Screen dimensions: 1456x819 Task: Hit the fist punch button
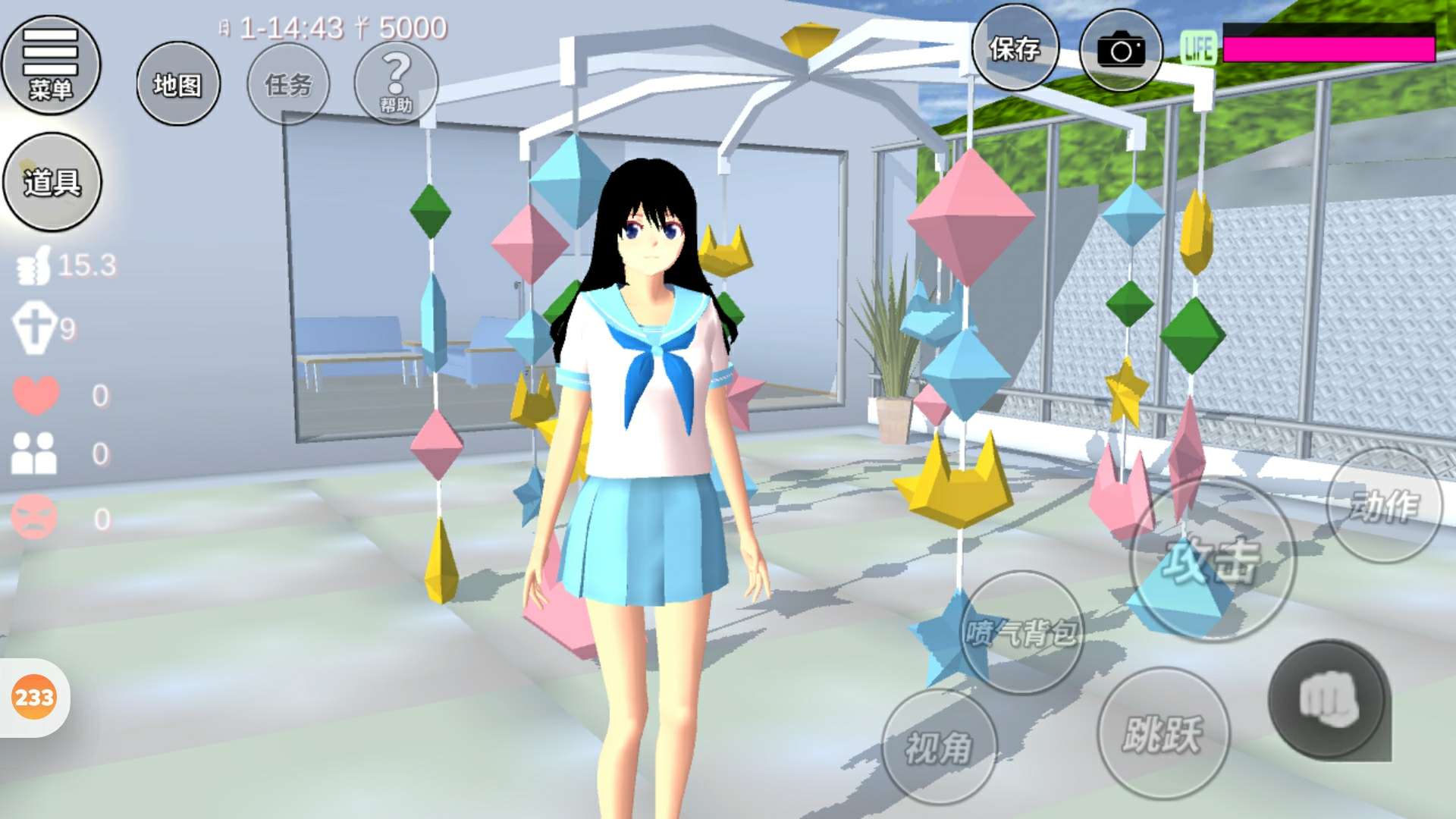[1328, 700]
